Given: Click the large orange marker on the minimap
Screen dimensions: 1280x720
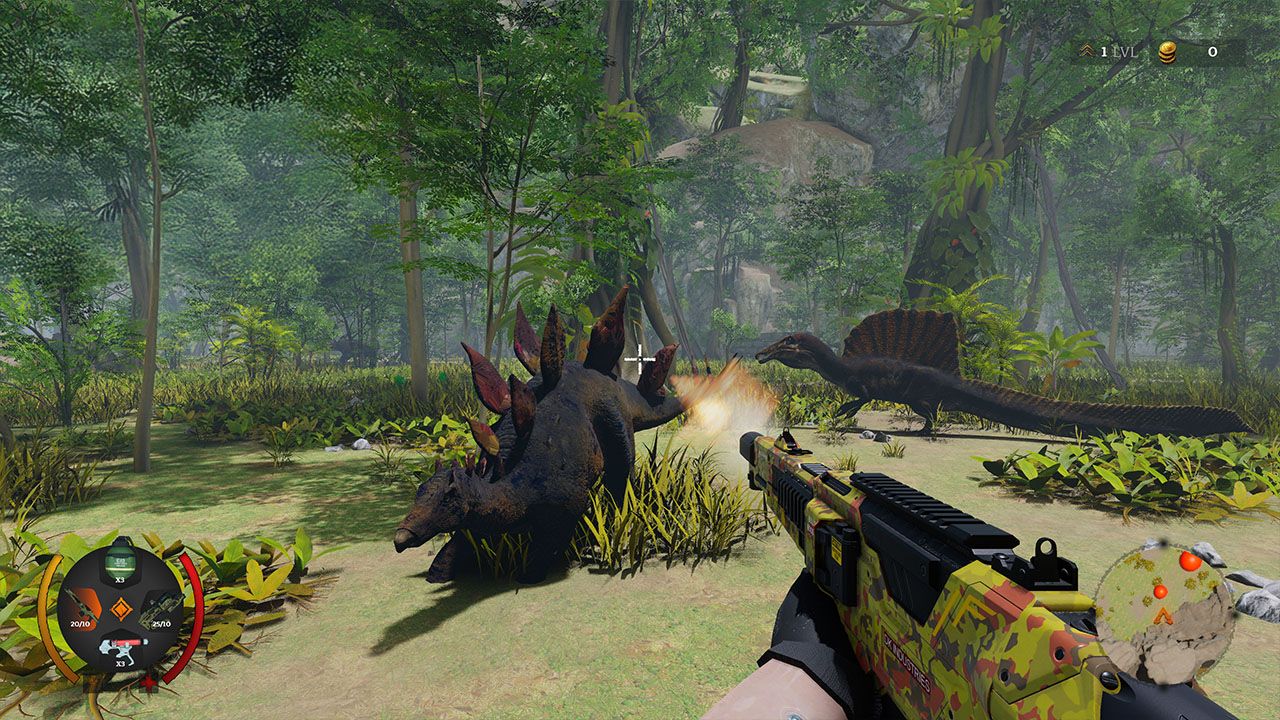Looking at the screenshot, I should [x=1189, y=561].
